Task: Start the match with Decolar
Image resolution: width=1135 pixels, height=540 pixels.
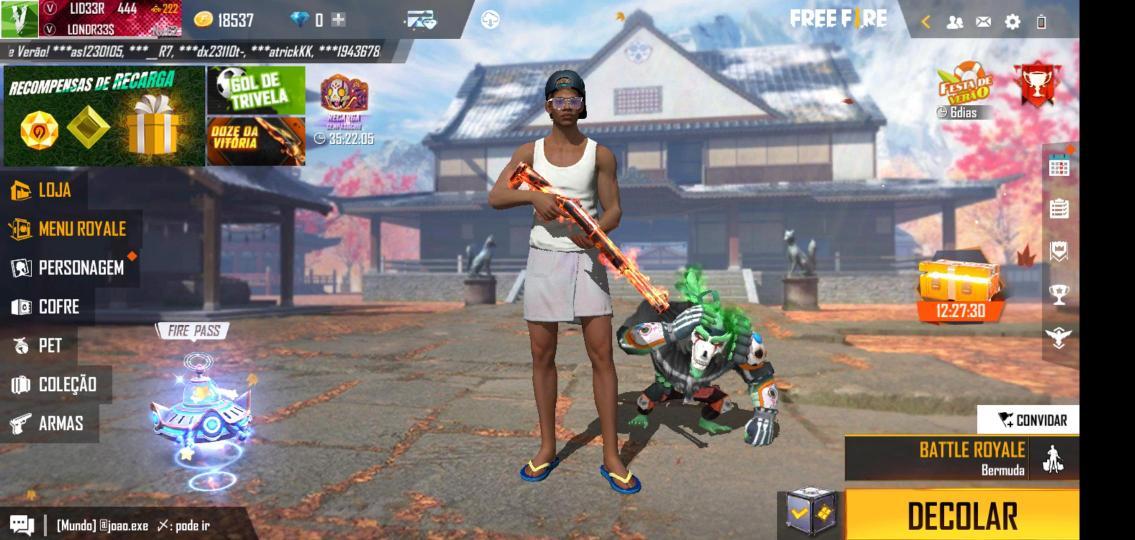Action: (x=961, y=515)
